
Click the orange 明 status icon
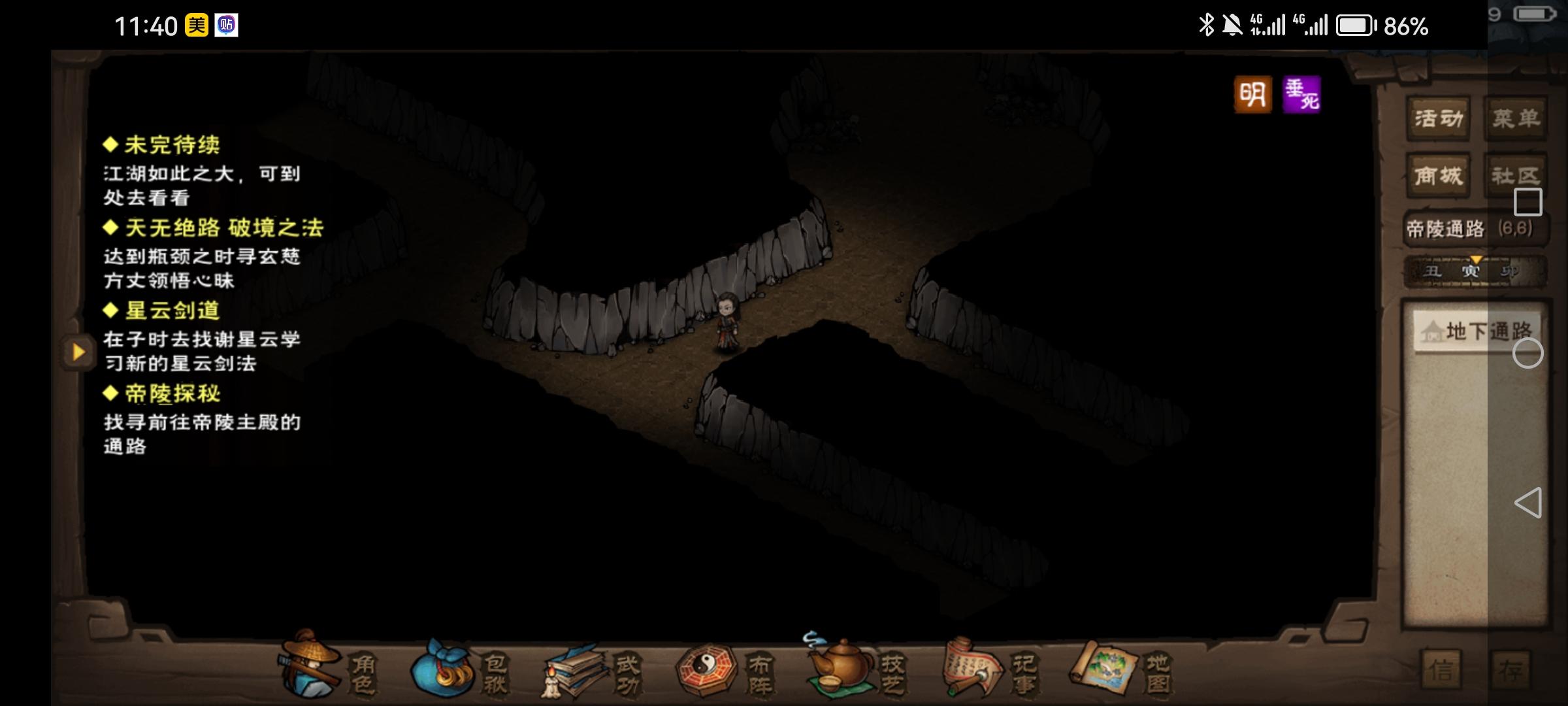pyautogui.click(x=1252, y=95)
